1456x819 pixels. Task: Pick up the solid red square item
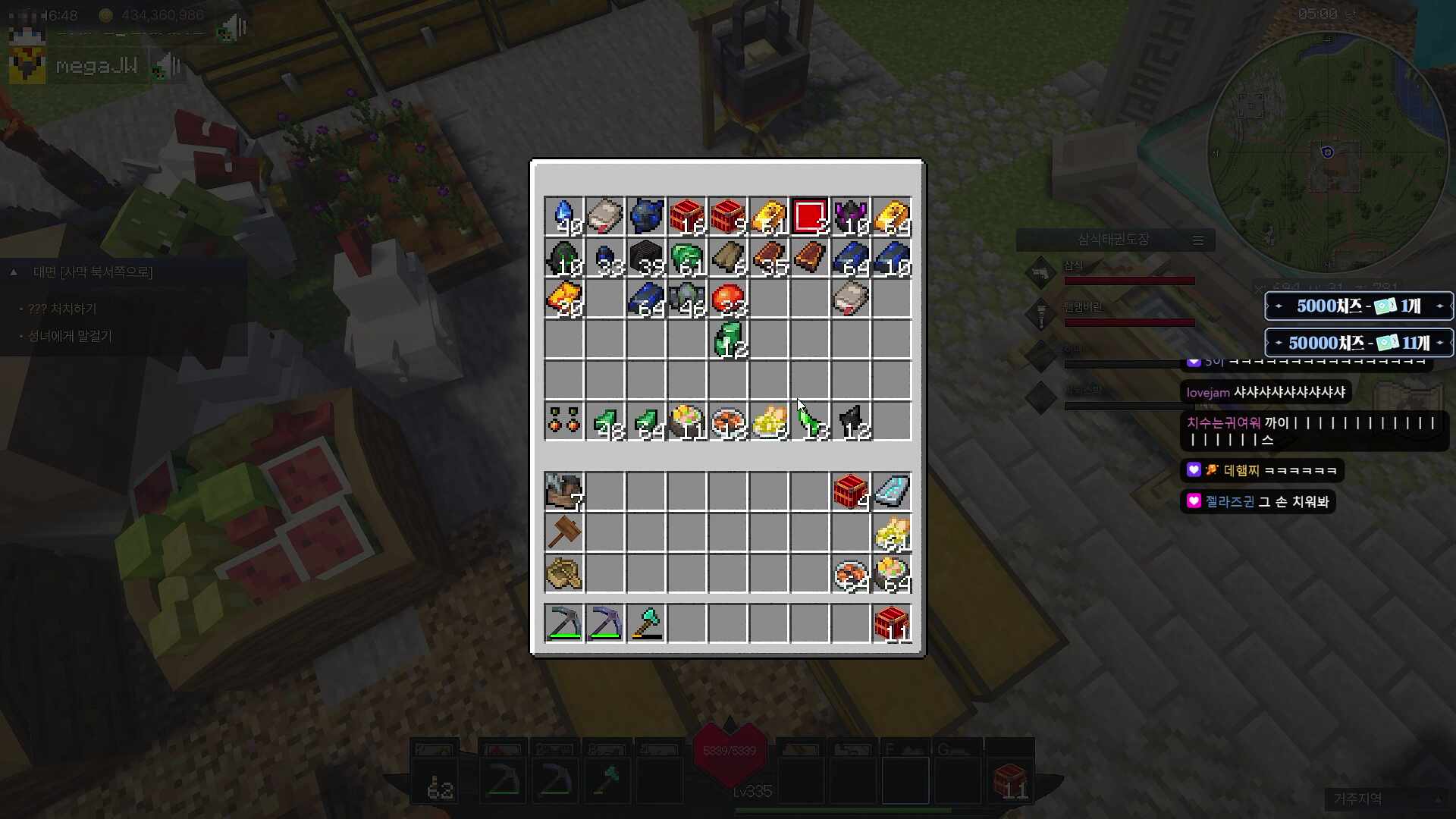tap(809, 217)
